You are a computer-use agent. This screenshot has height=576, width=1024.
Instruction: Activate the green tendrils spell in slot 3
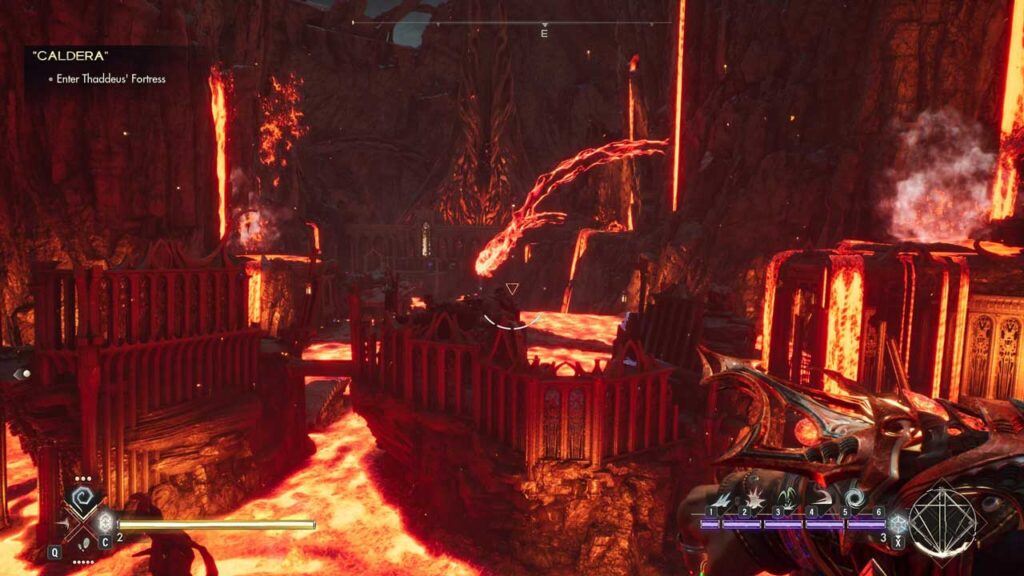(790, 497)
